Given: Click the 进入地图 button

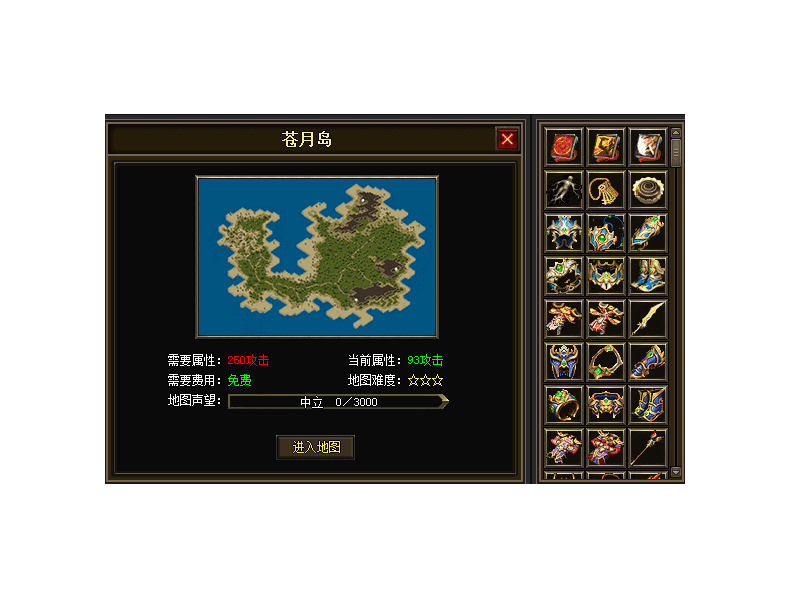Looking at the screenshot, I should pyautogui.click(x=316, y=447).
